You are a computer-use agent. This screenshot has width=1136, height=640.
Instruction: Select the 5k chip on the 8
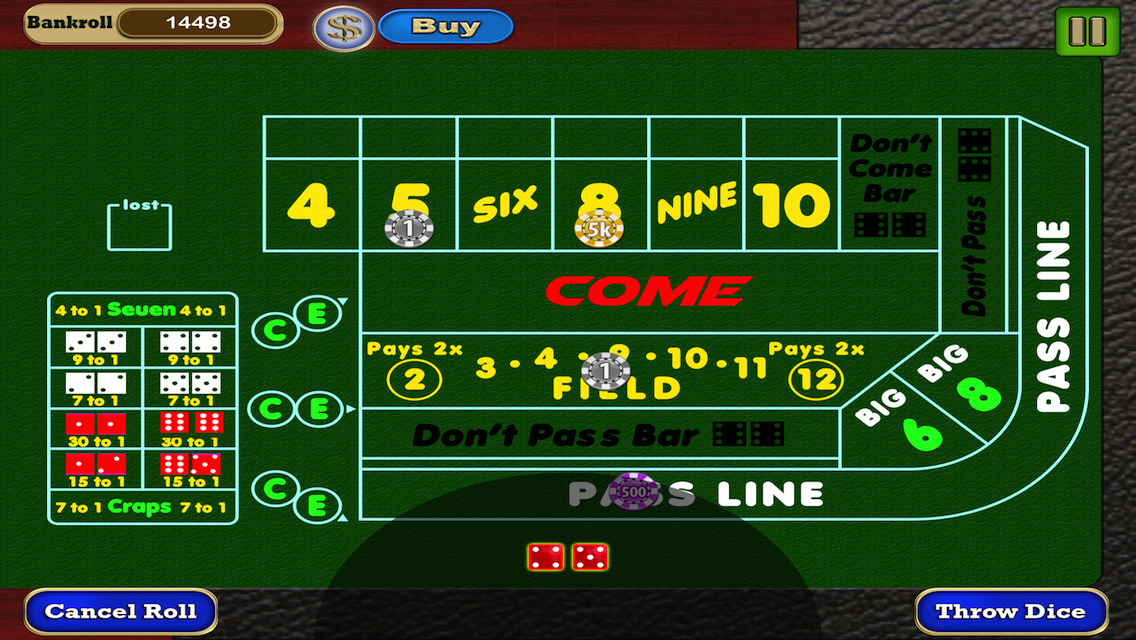point(599,229)
